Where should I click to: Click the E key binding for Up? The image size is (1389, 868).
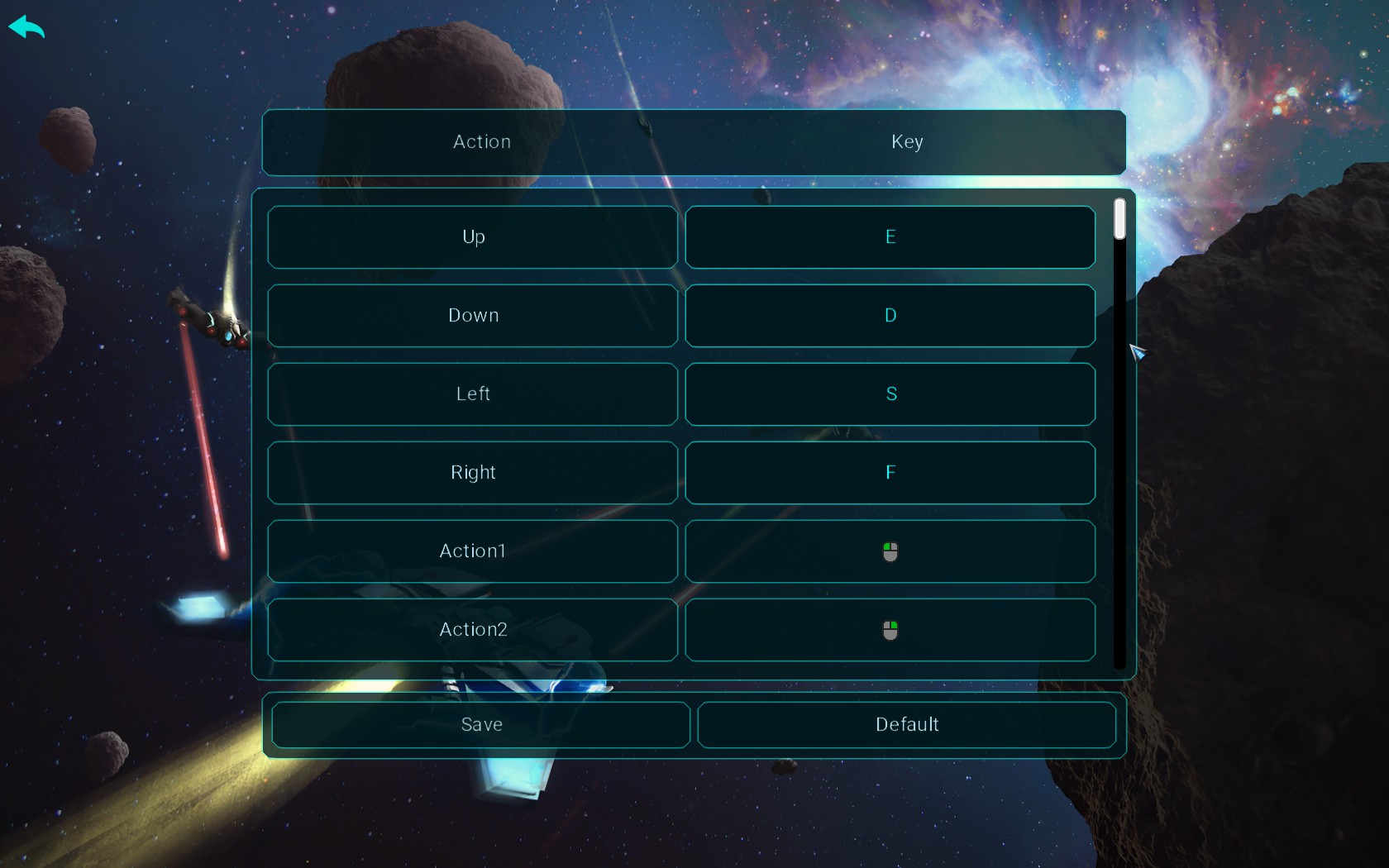[890, 237]
